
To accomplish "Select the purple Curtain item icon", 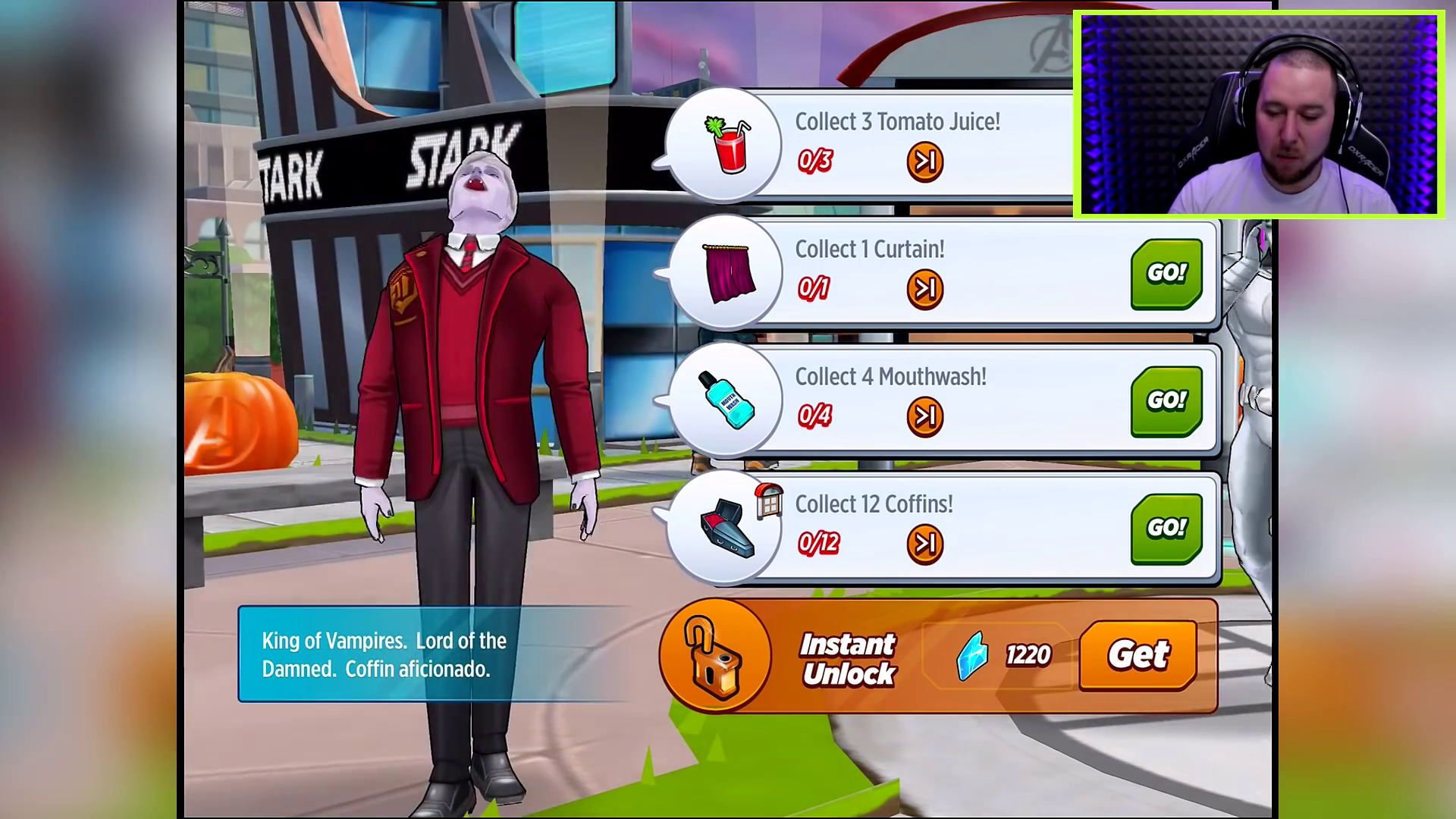I will [728, 273].
